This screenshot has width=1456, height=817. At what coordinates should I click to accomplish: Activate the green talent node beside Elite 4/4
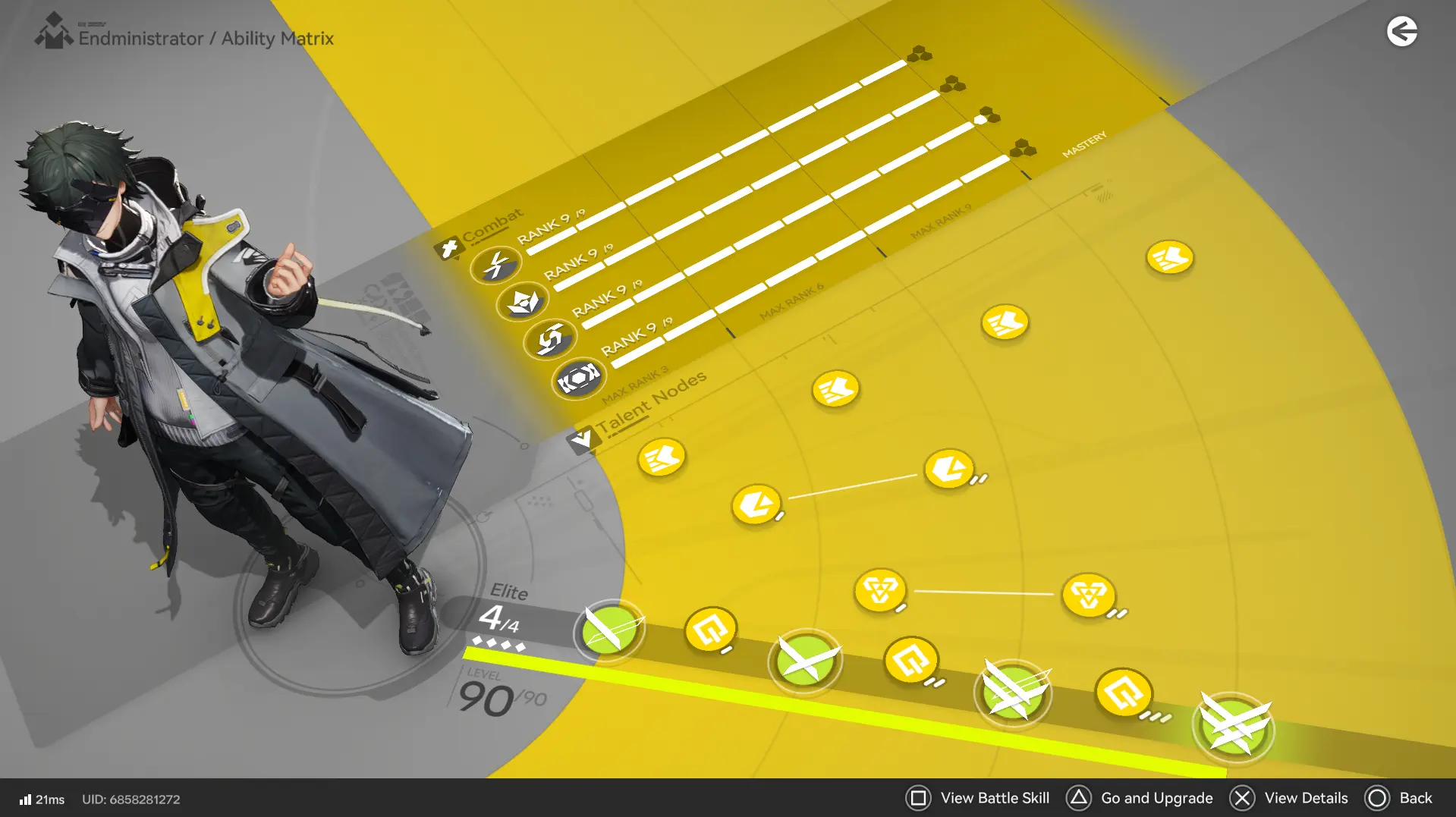pyautogui.click(x=608, y=632)
